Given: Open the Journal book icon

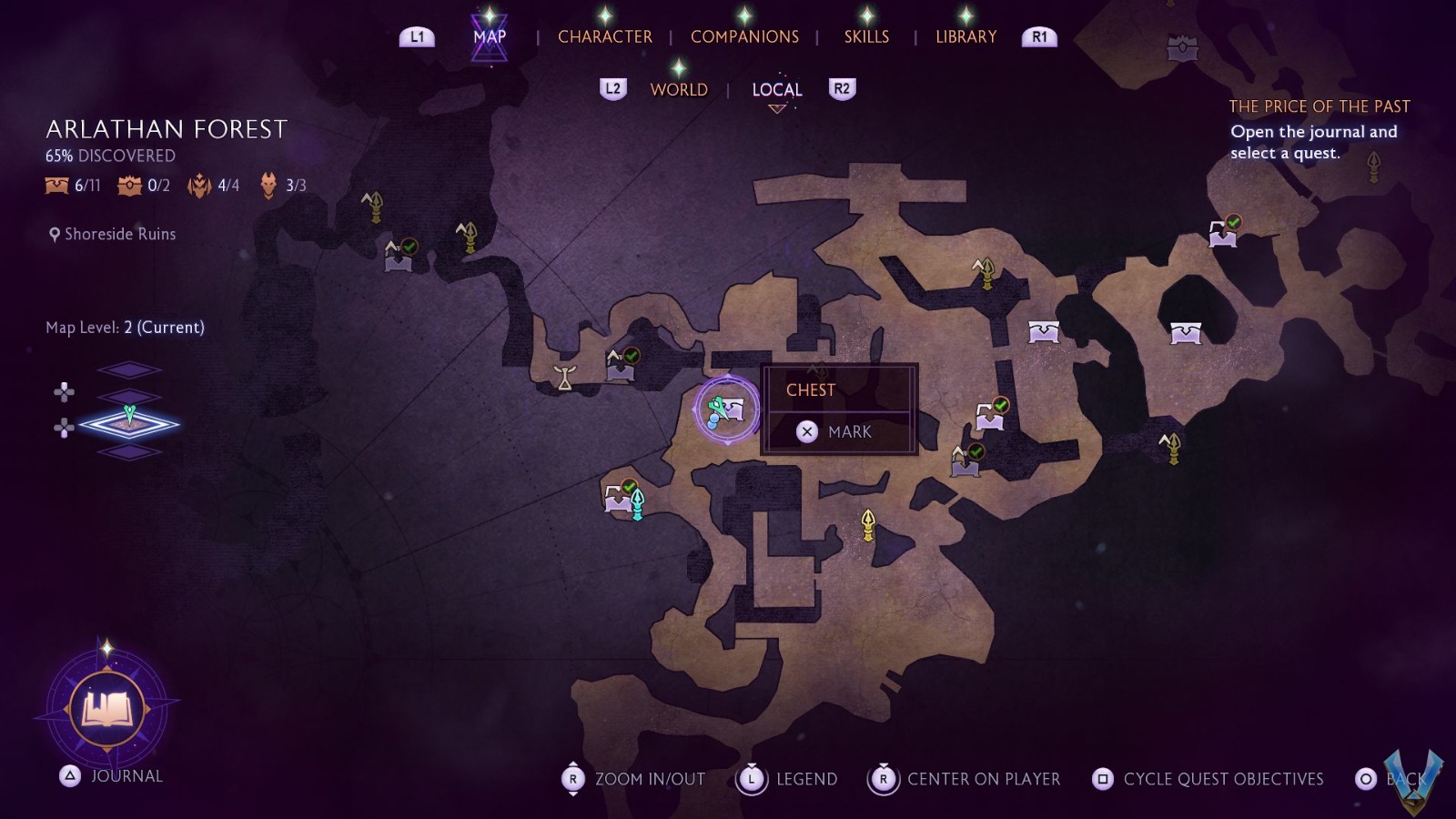Looking at the screenshot, I should coord(107,709).
